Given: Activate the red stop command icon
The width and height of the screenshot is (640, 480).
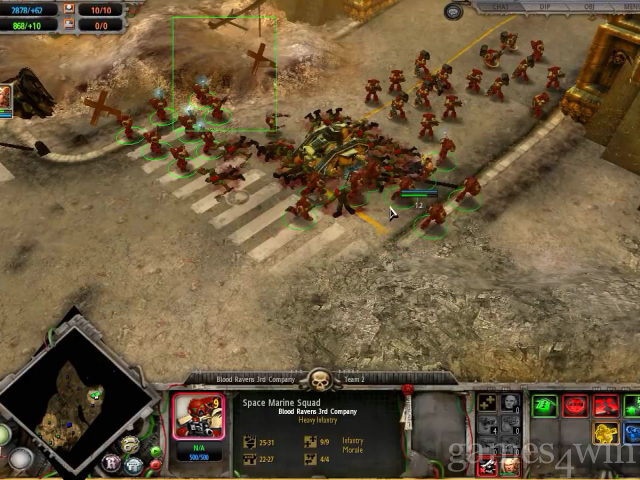Looking at the screenshot, I should [575, 405].
